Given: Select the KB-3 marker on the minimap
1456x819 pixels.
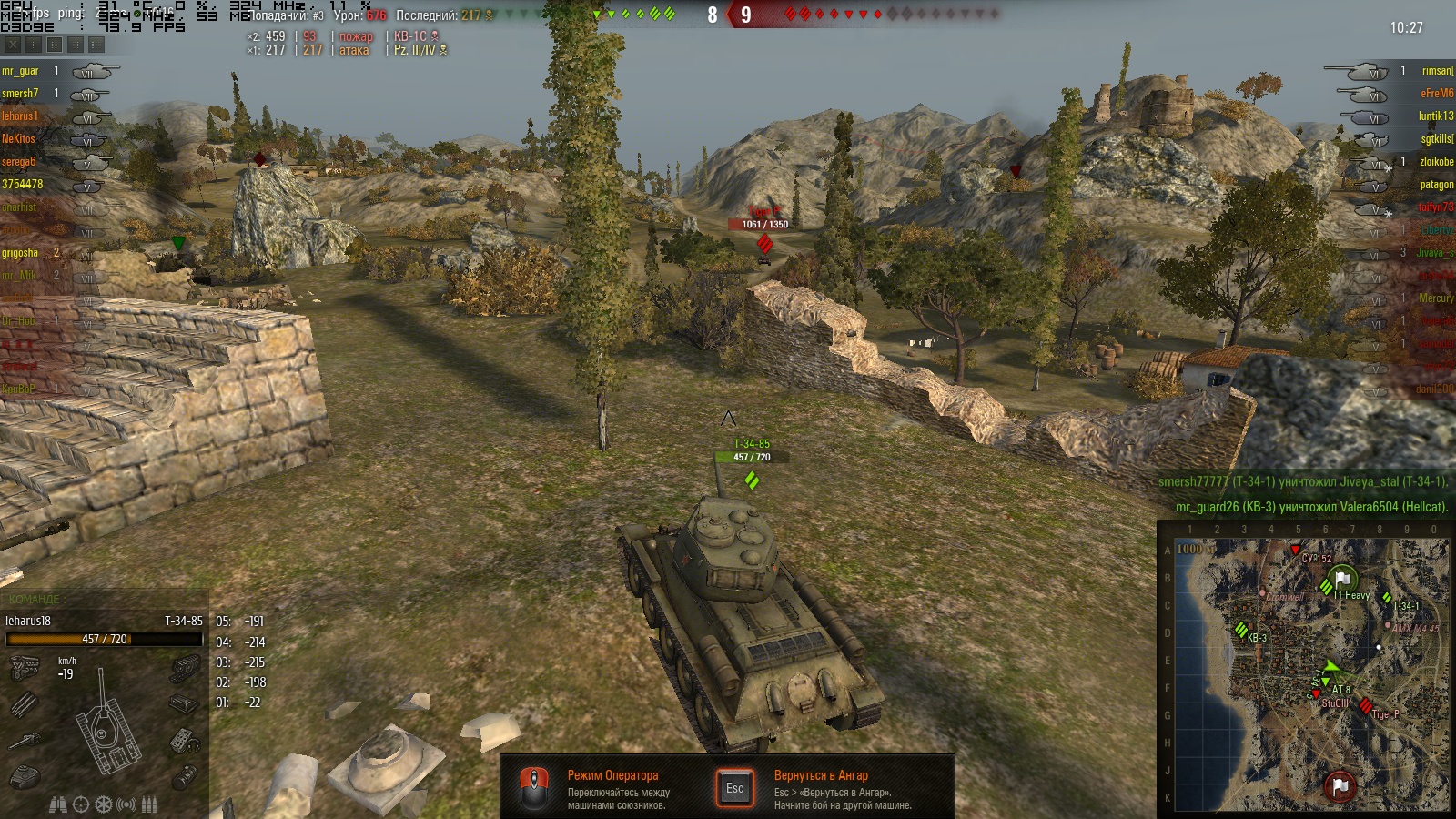Looking at the screenshot, I should coord(1241,630).
